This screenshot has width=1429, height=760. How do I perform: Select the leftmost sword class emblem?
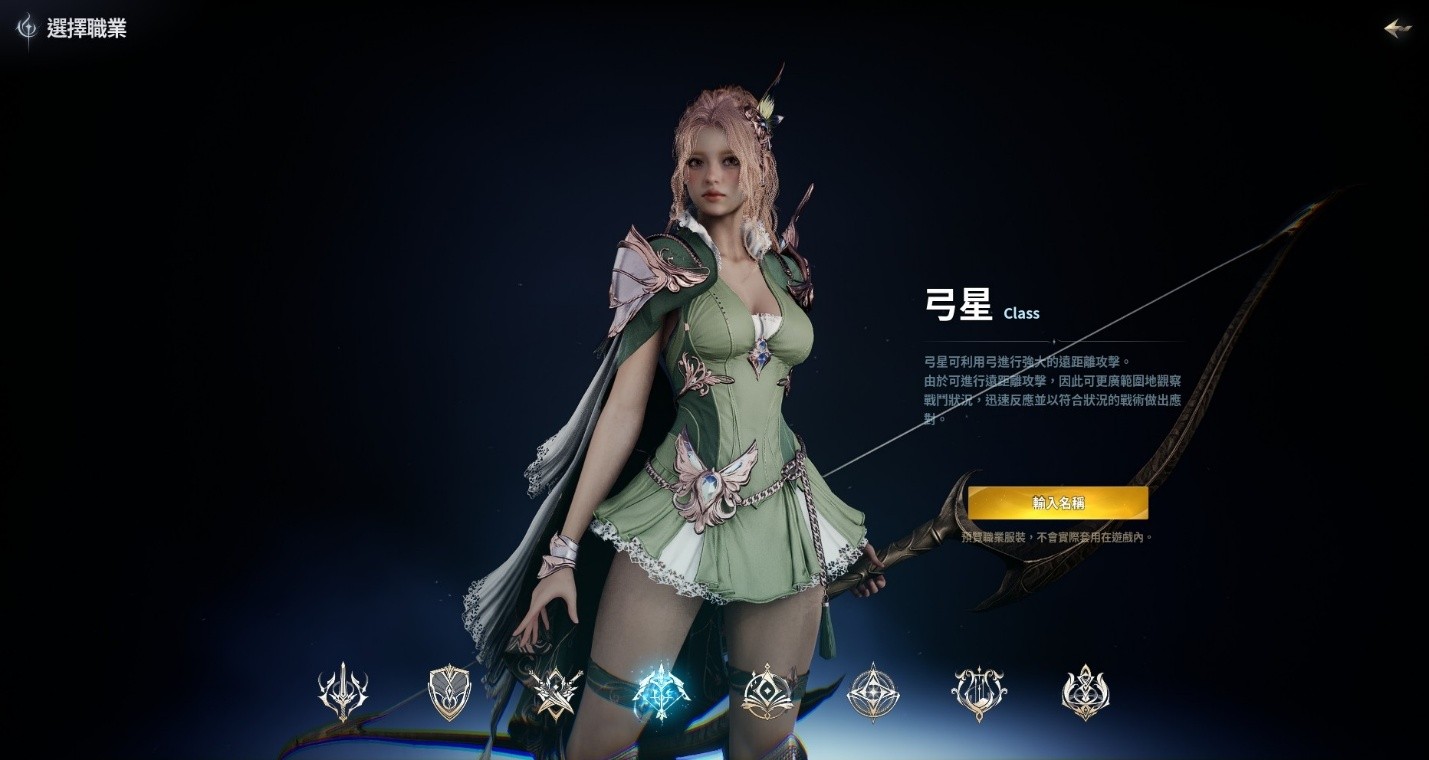coord(343,690)
